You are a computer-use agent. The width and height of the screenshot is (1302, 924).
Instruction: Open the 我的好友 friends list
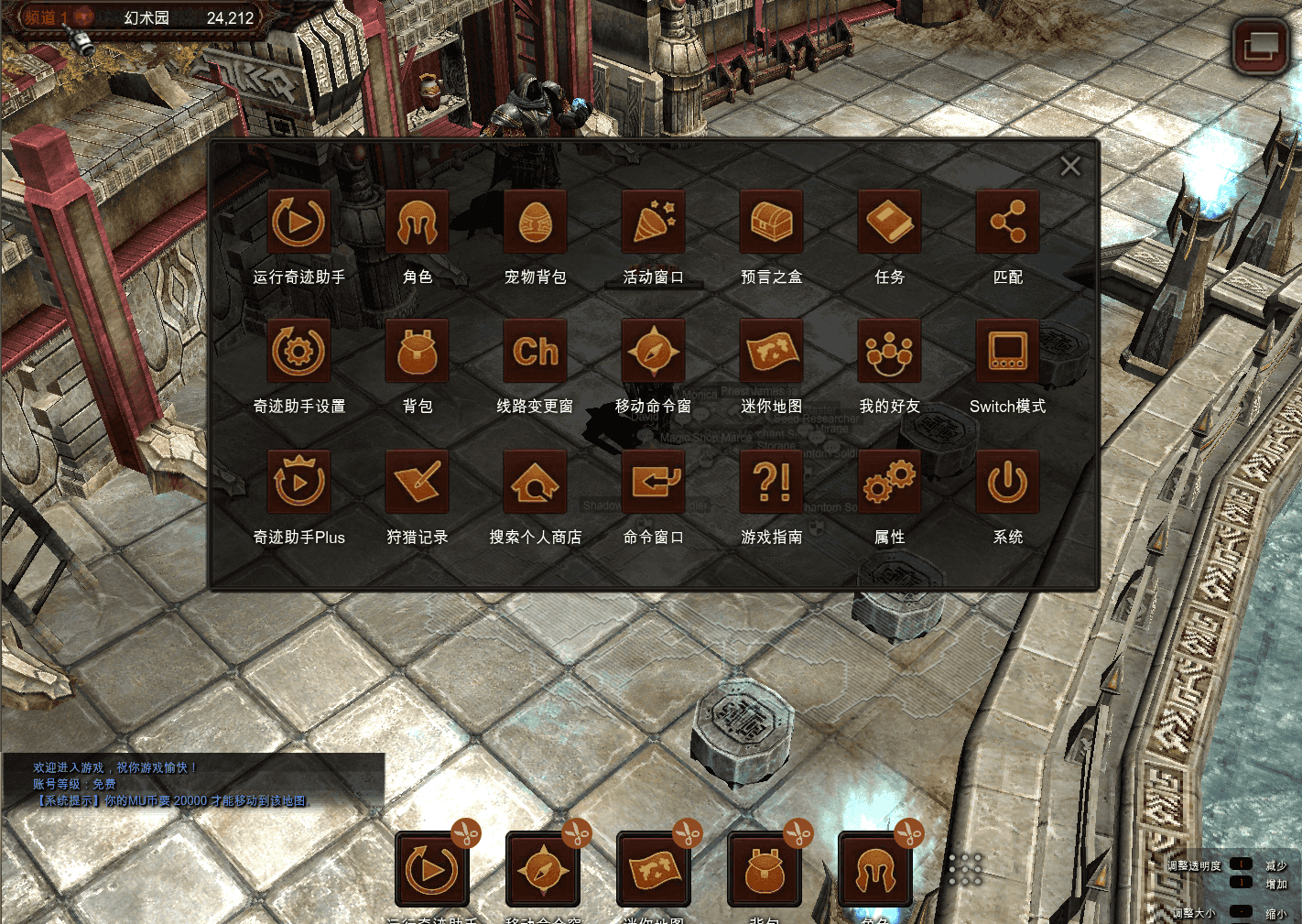tap(889, 352)
